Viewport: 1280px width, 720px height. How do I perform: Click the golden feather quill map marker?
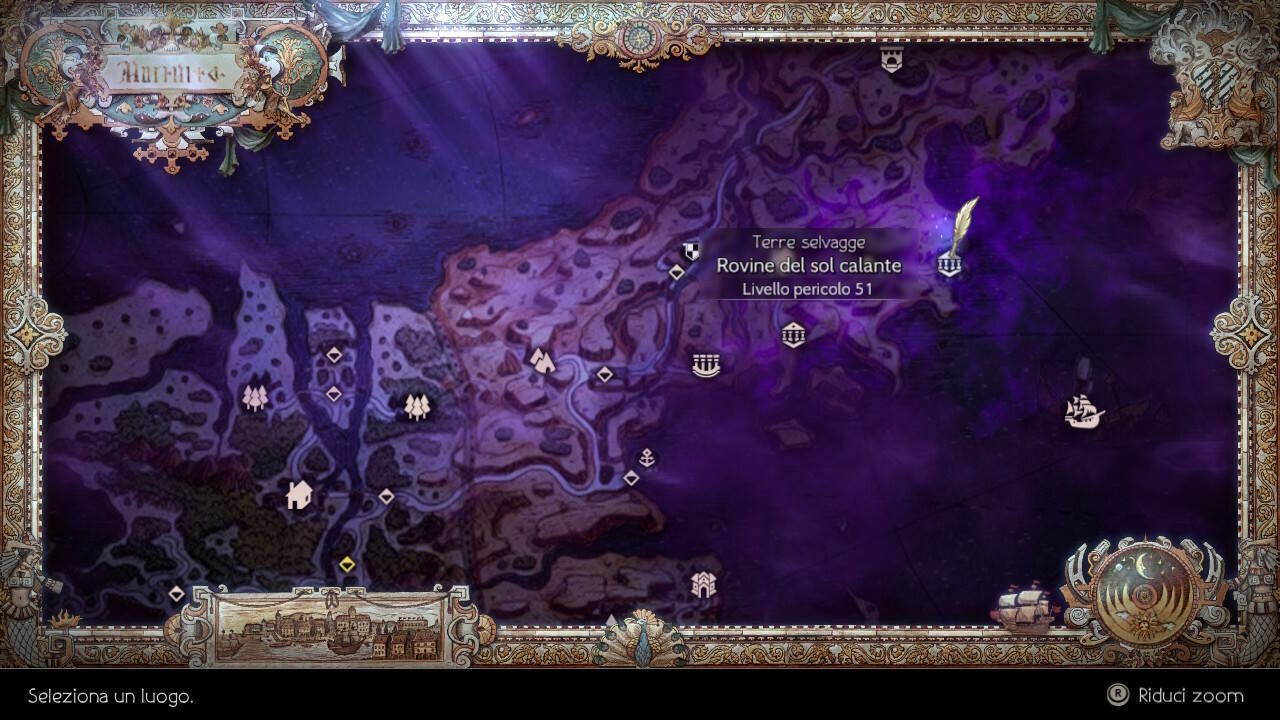coord(963,220)
